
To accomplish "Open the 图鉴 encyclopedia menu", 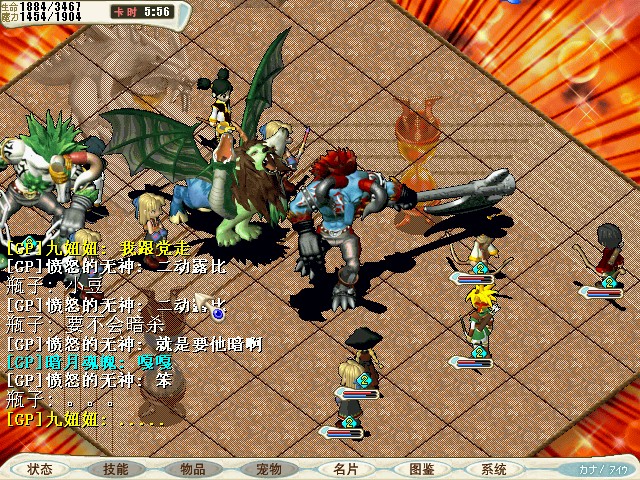I will (421, 469).
